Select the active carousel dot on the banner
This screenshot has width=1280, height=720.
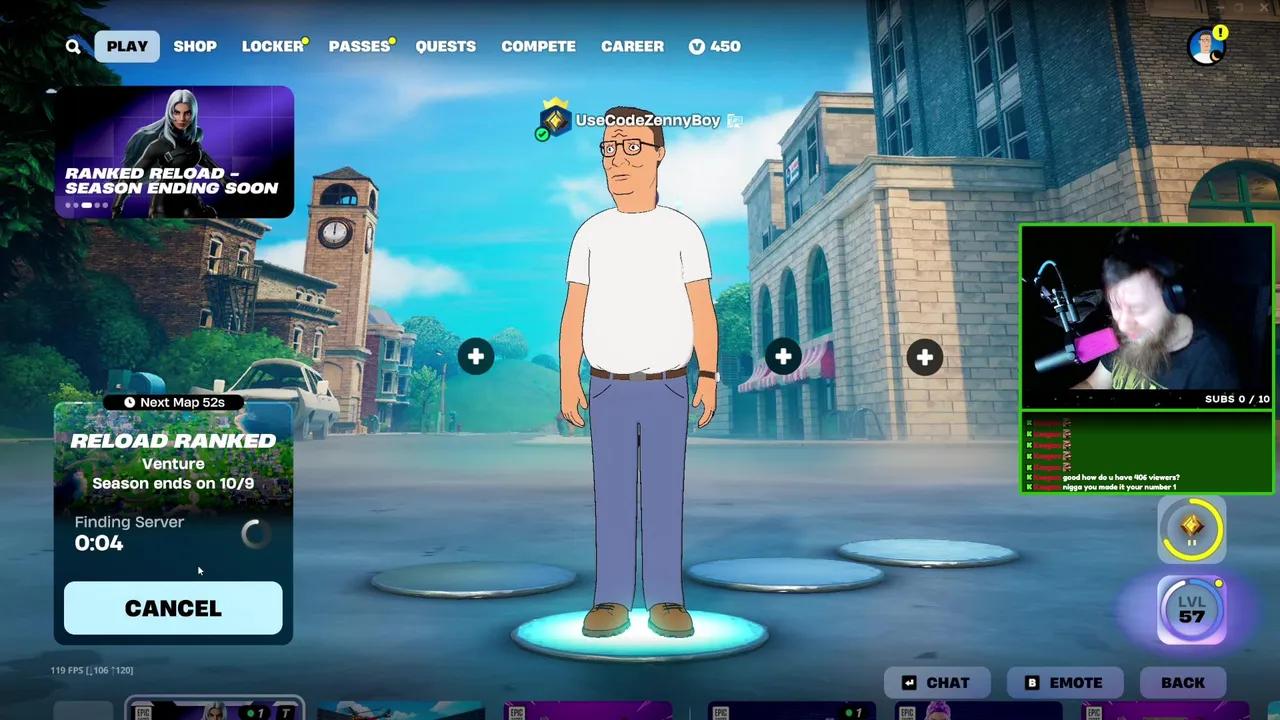[86, 205]
